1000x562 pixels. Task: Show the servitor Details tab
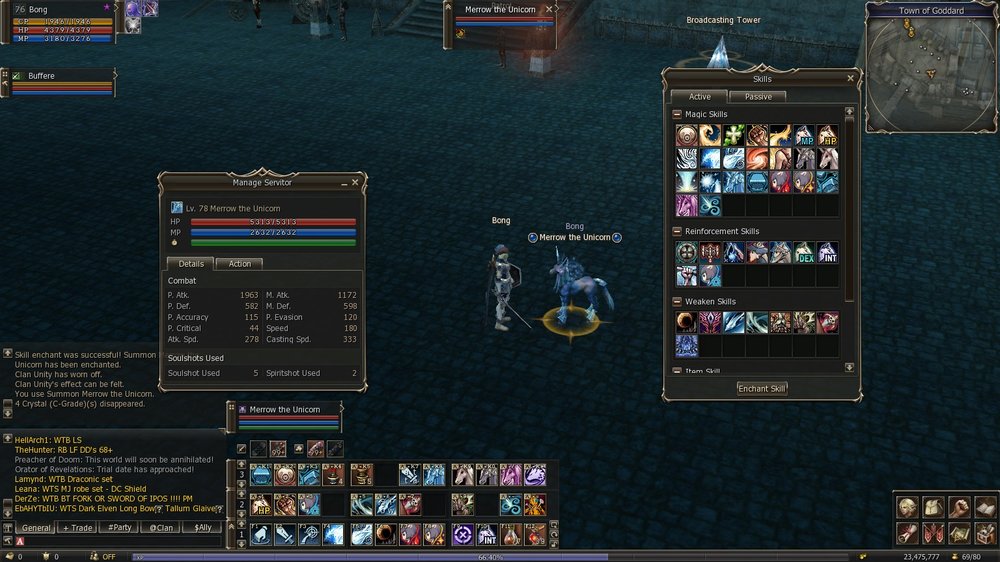point(190,264)
